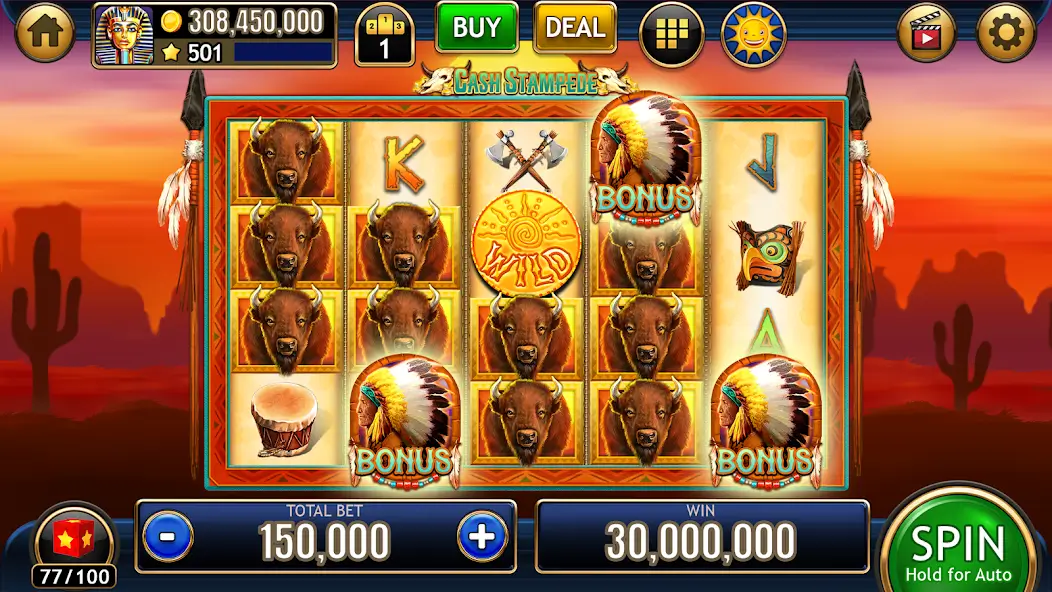Open the pharaoh player profile

(x=124, y=37)
